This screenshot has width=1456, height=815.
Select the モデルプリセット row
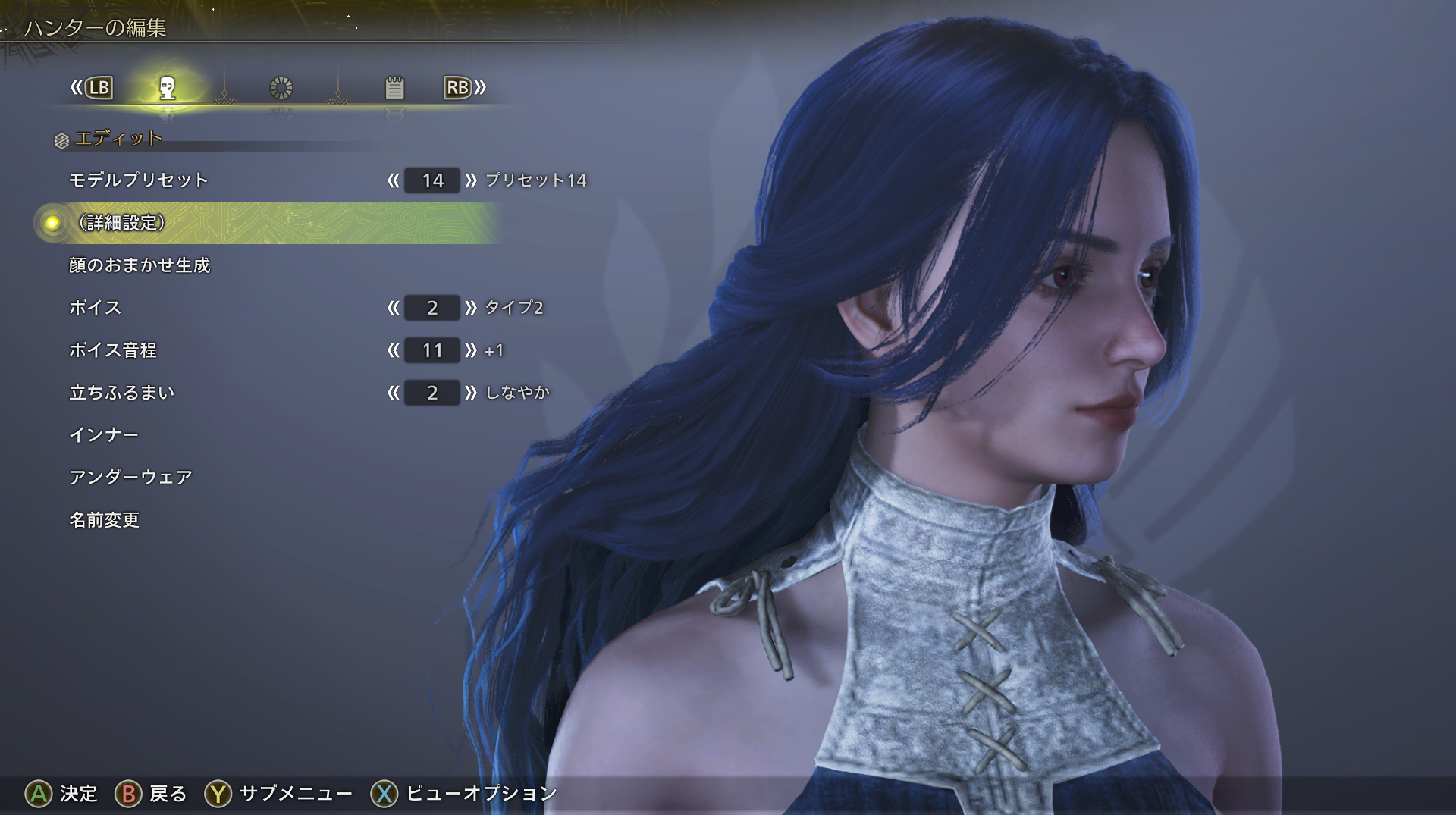[x=139, y=180]
